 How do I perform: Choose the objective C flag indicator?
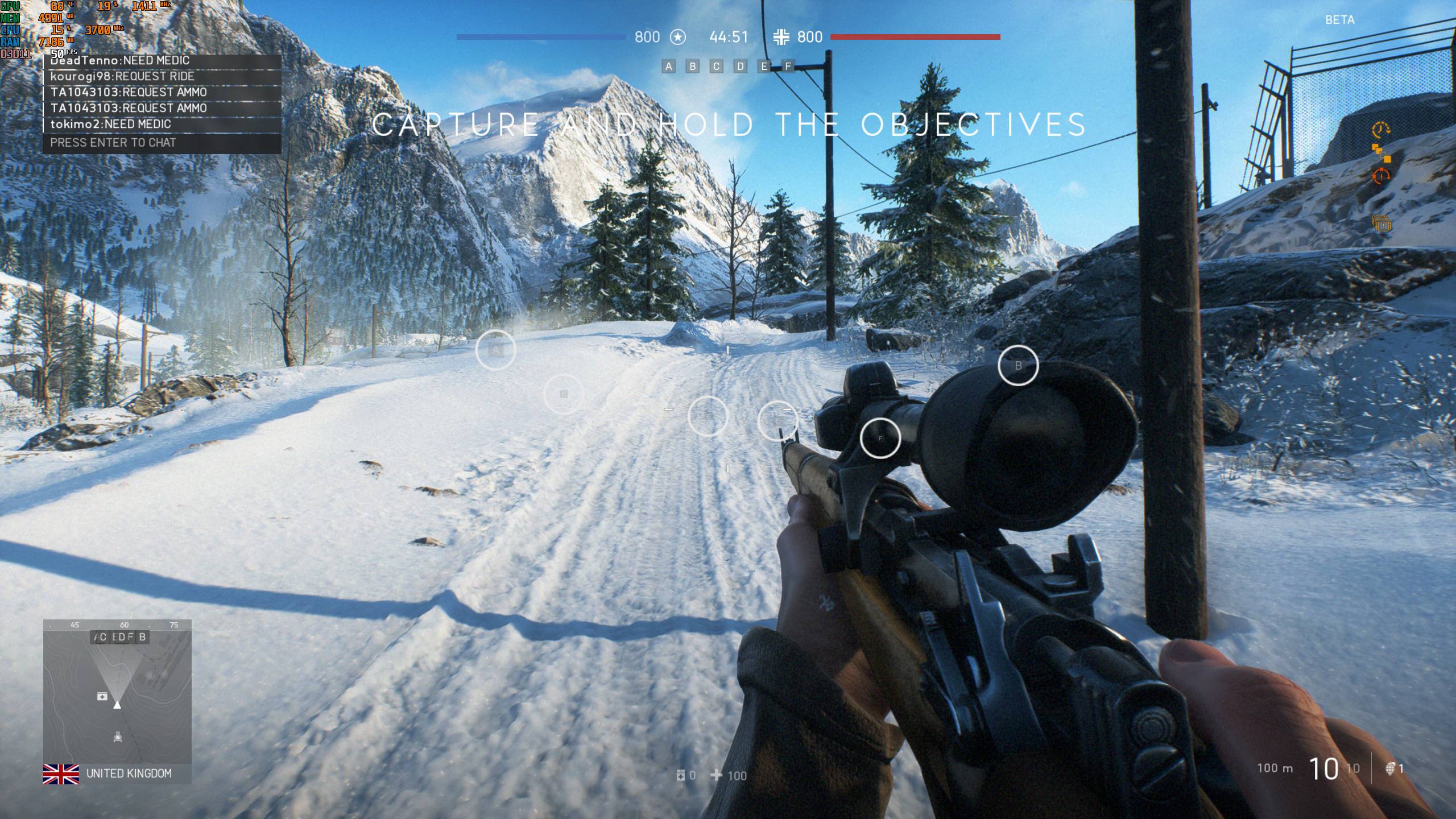[x=717, y=67]
